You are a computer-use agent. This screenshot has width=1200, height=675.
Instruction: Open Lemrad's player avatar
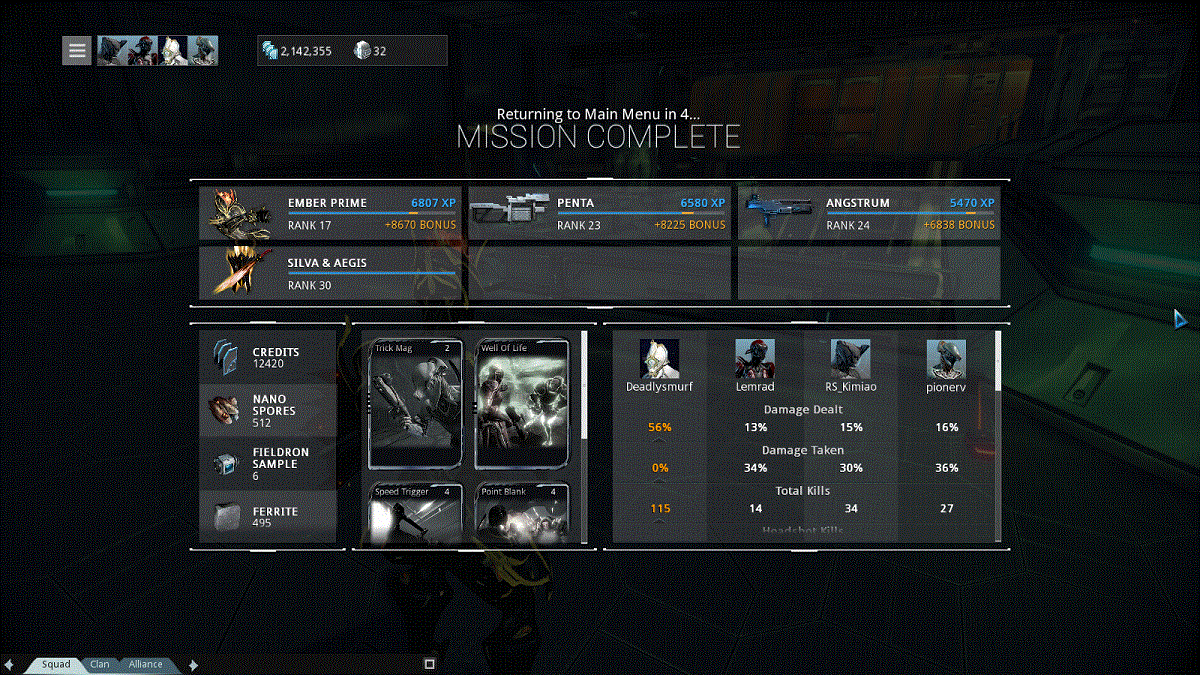tap(755, 359)
